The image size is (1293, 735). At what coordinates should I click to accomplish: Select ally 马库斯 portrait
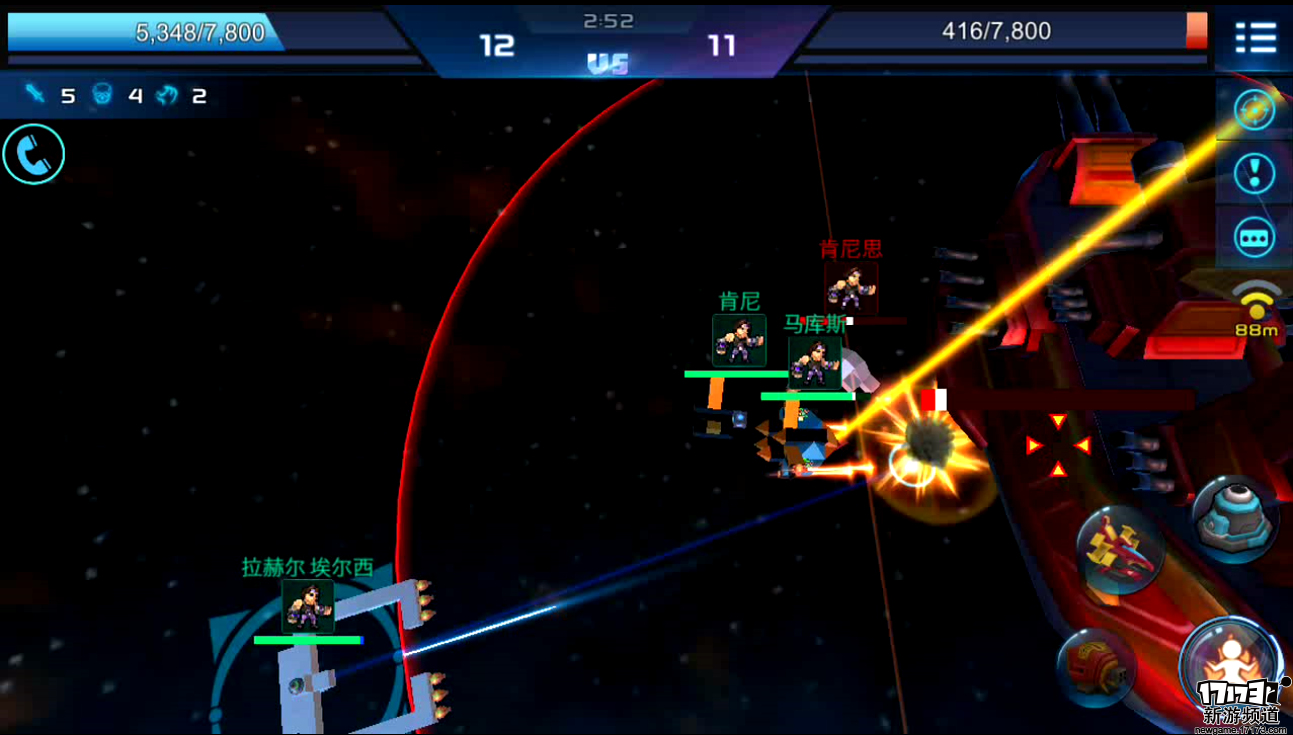coord(814,362)
